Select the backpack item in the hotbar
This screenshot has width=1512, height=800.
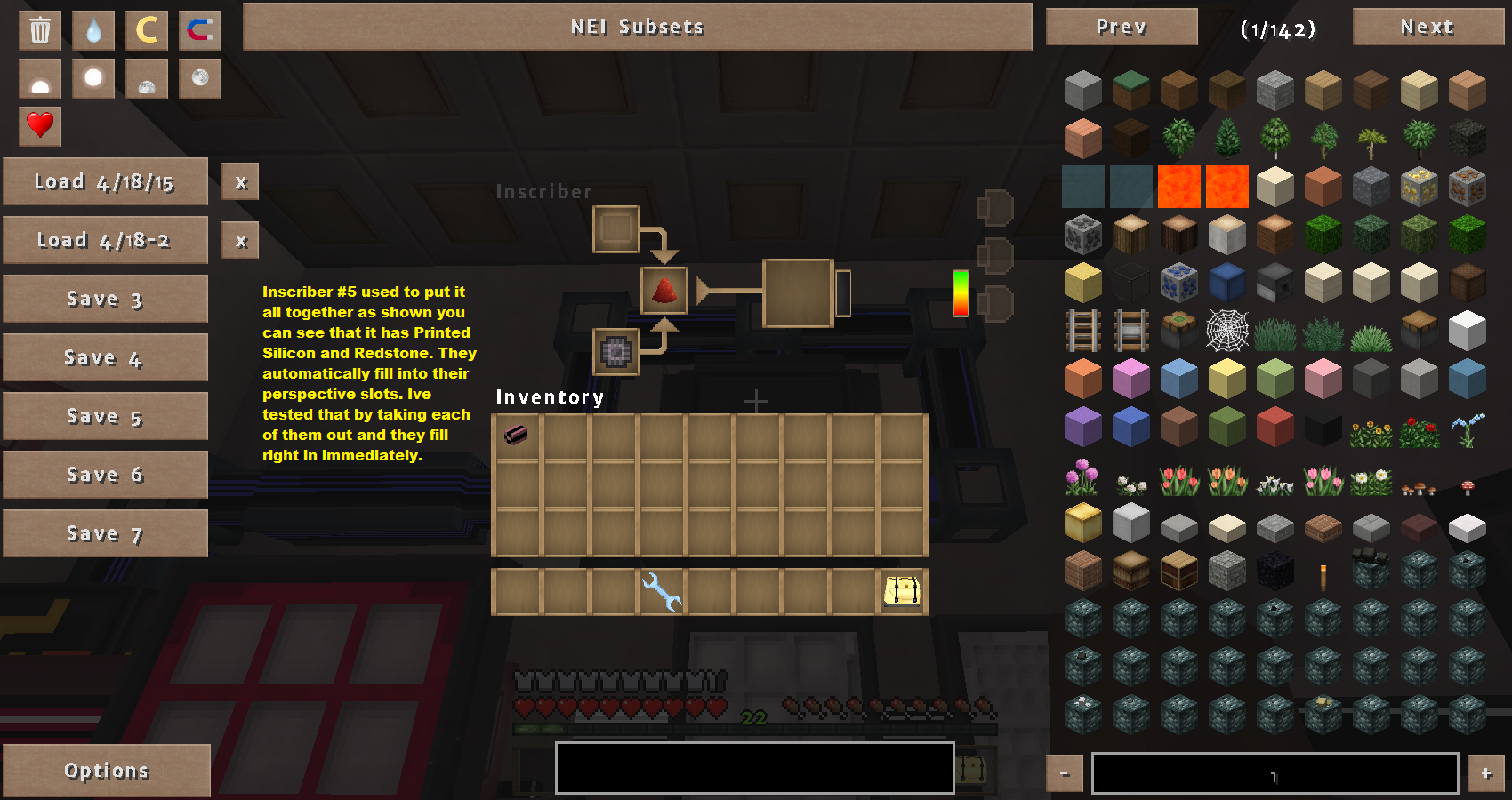pos(902,591)
